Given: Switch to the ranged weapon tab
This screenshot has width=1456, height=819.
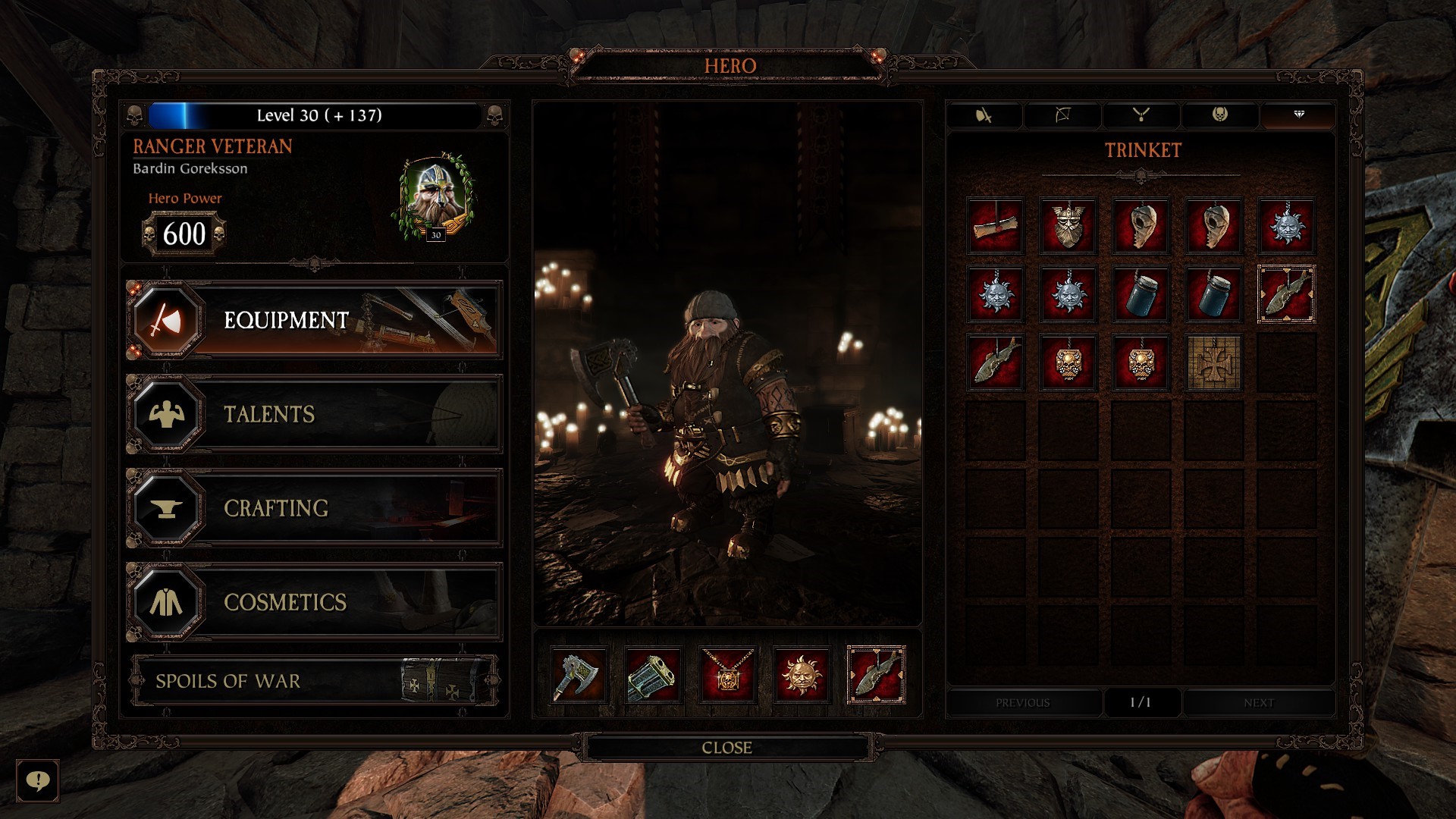Looking at the screenshot, I should [1062, 115].
